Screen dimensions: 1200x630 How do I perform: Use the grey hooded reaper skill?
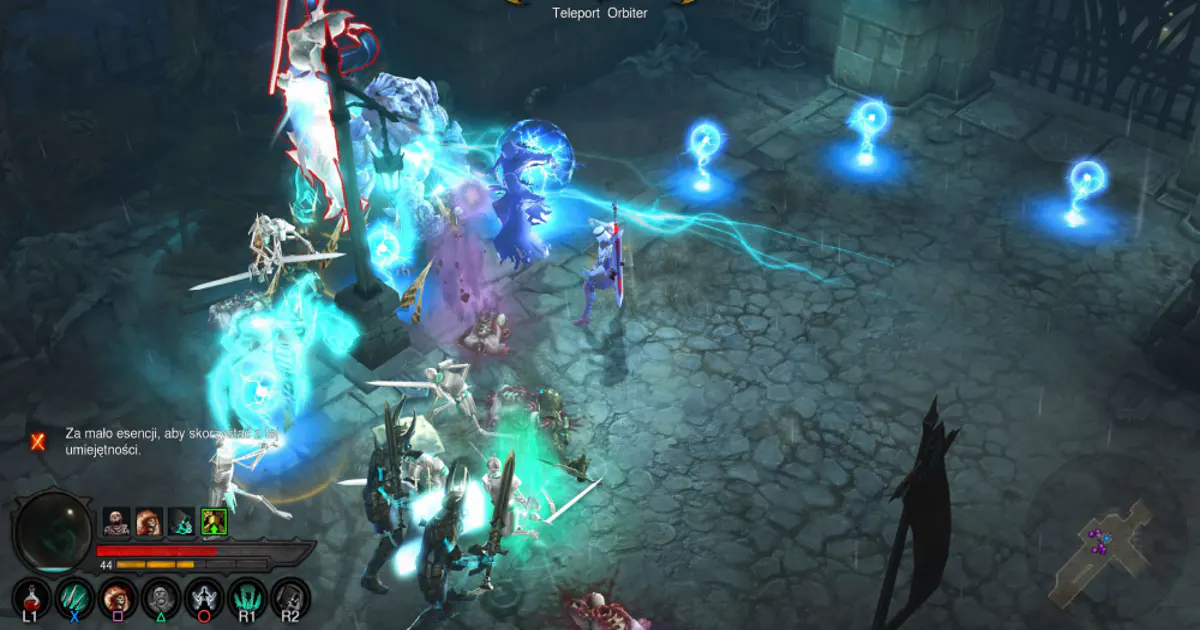pyautogui.click(x=290, y=598)
